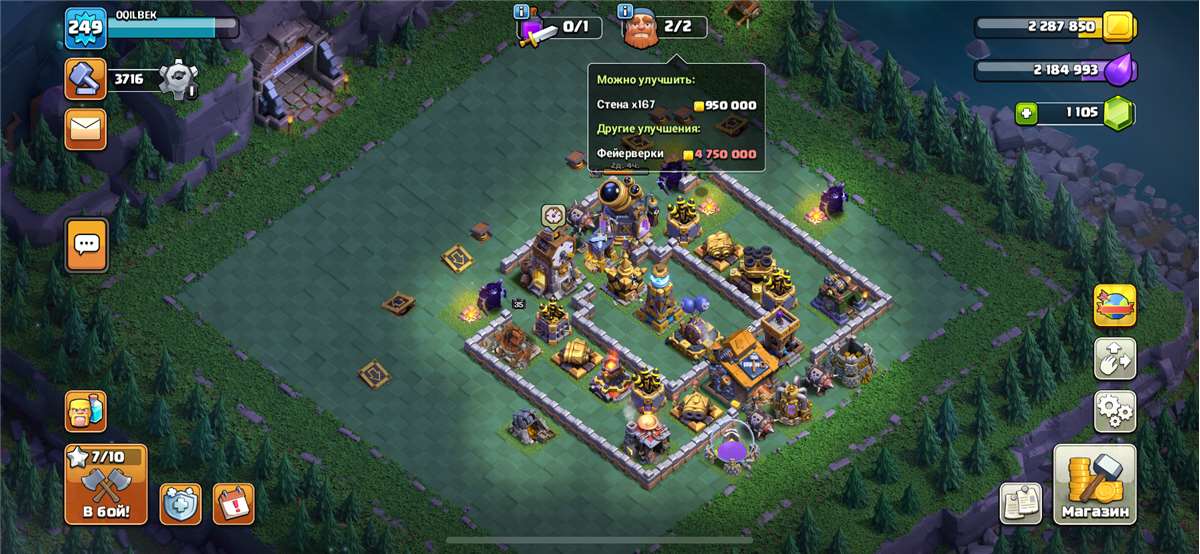Open the orange chat speech bubble
Image resolution: width=1200 pixels, height=554 pixels.
pos(86,244)
